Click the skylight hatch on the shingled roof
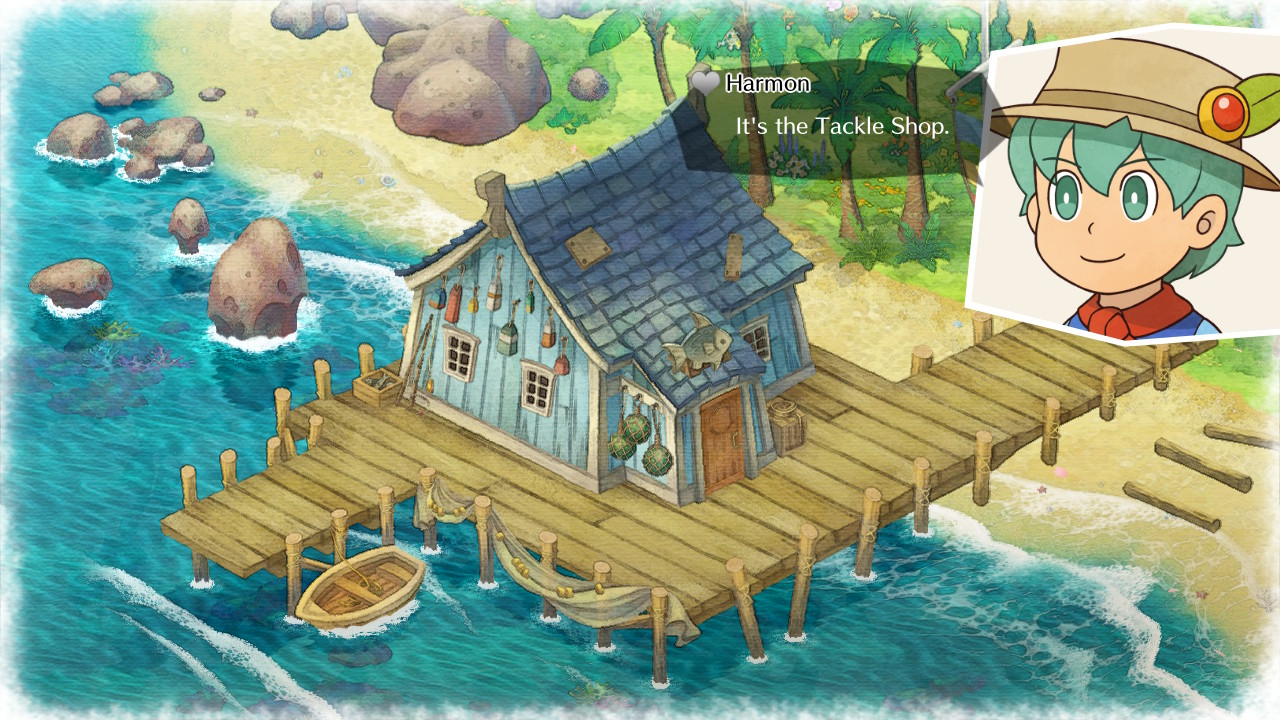 click(589, 248)
